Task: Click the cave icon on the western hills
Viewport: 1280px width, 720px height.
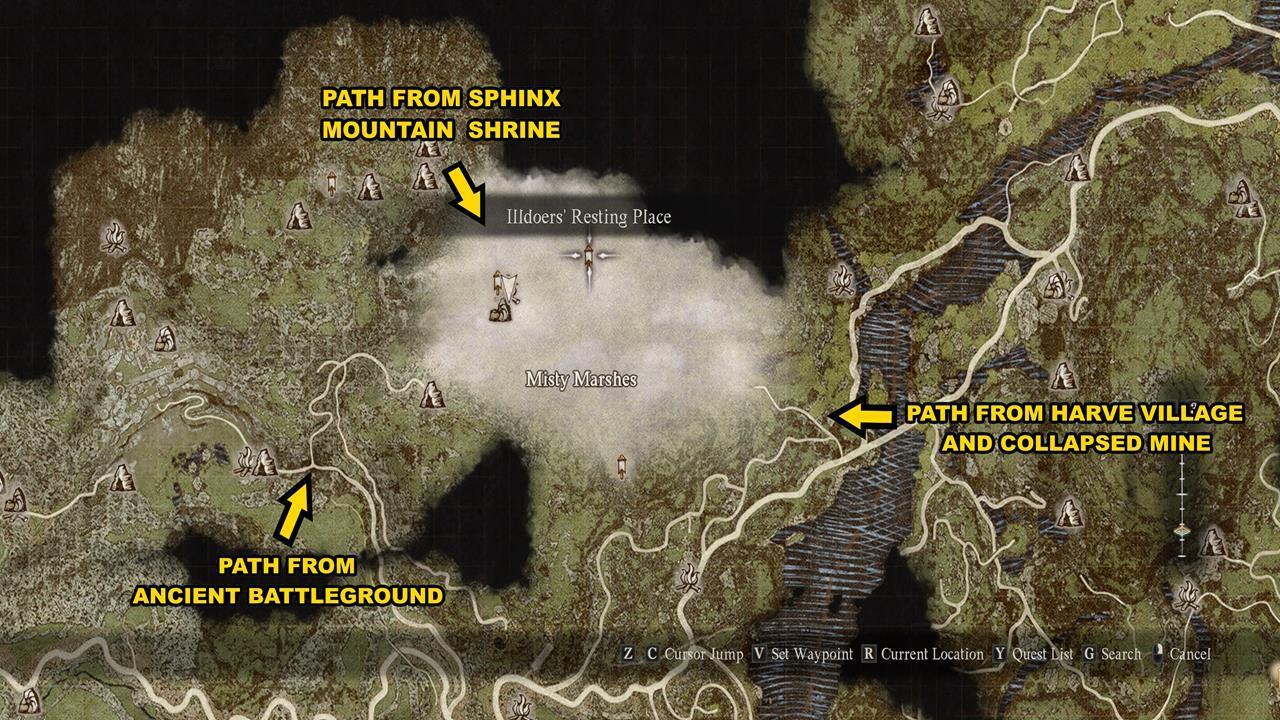Action: pos(123,315)
